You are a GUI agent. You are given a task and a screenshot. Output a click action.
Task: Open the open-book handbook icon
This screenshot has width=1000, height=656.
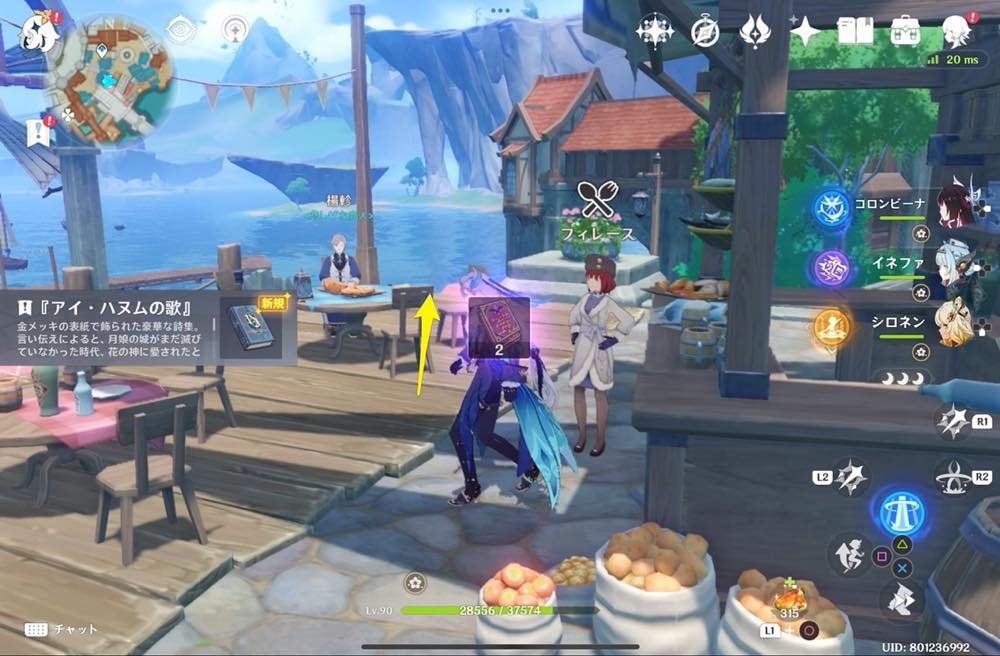[855, 31]
